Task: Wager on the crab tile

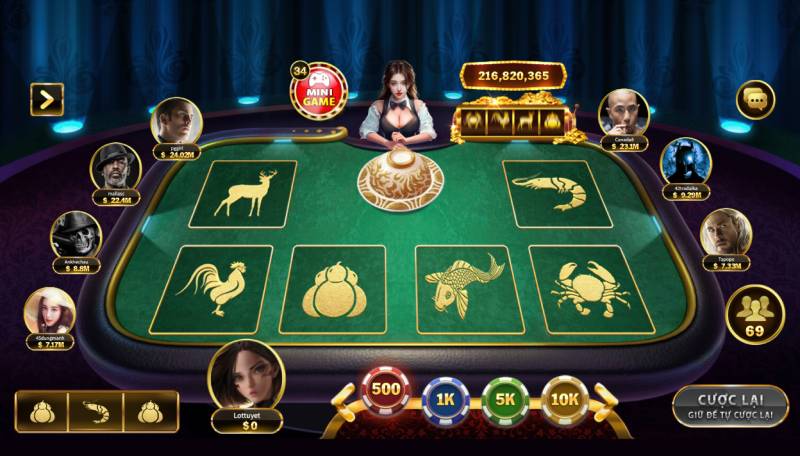Action: 588,288
